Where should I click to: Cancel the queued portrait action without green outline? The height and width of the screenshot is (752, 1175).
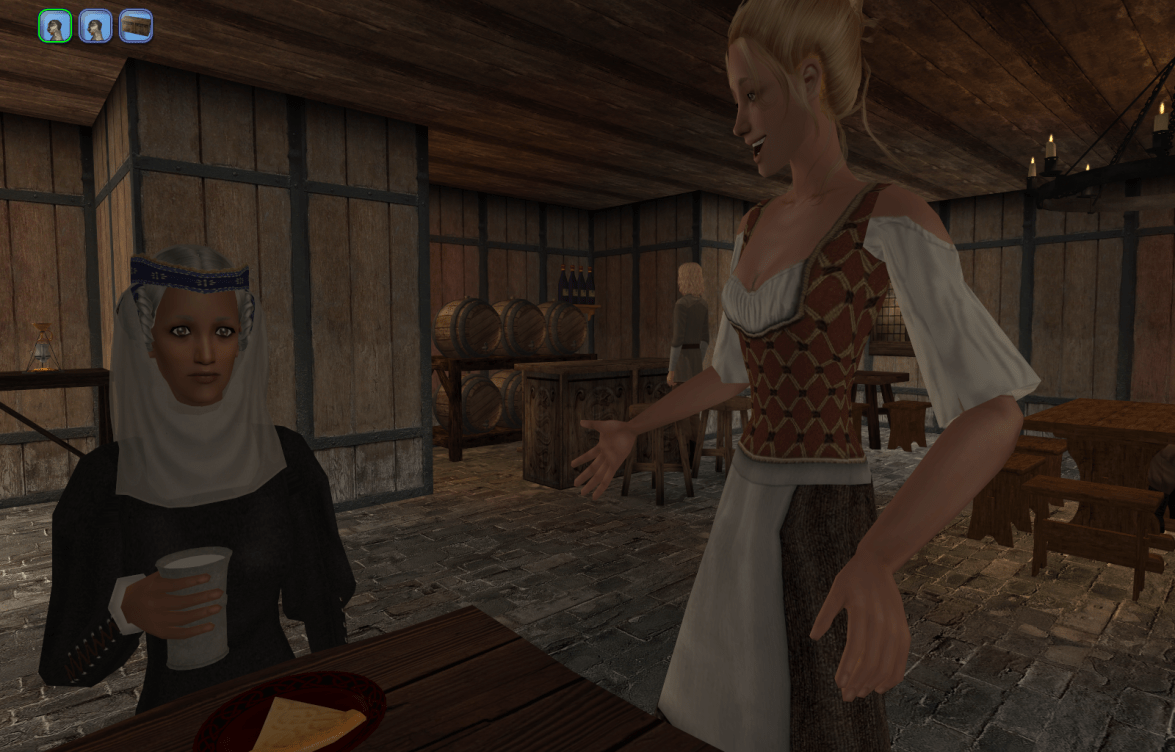[95, 26]
